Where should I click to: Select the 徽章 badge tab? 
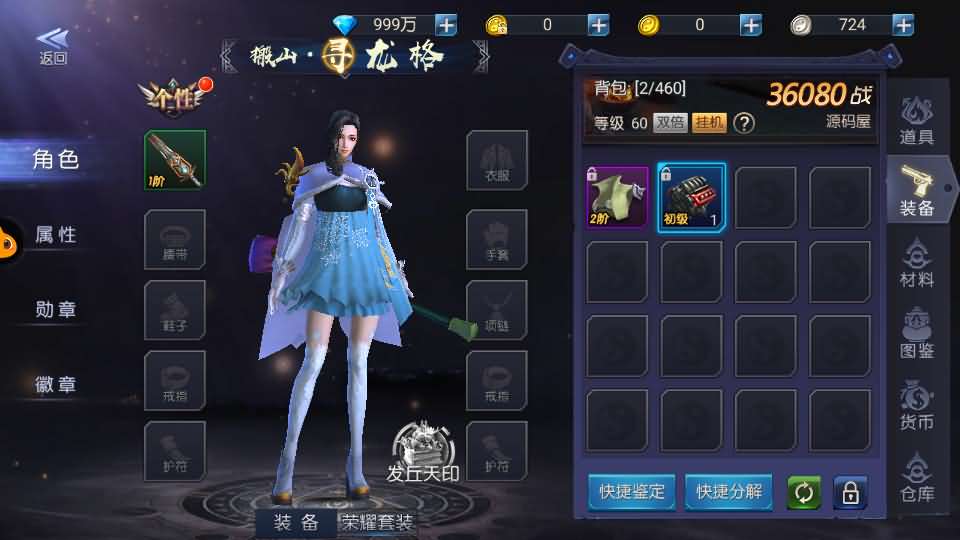[56, 384]
